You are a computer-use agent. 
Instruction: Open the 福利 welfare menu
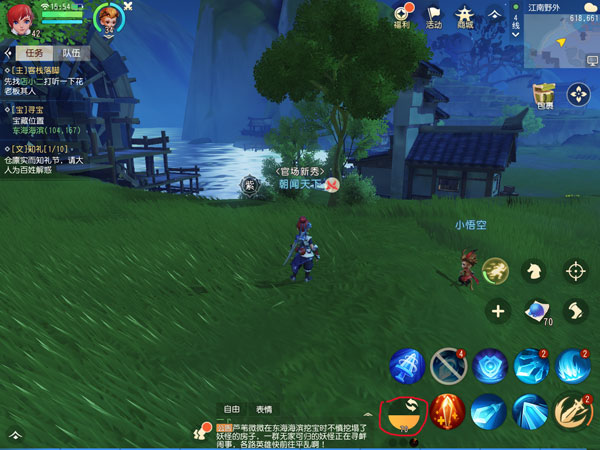click(402, 16)
